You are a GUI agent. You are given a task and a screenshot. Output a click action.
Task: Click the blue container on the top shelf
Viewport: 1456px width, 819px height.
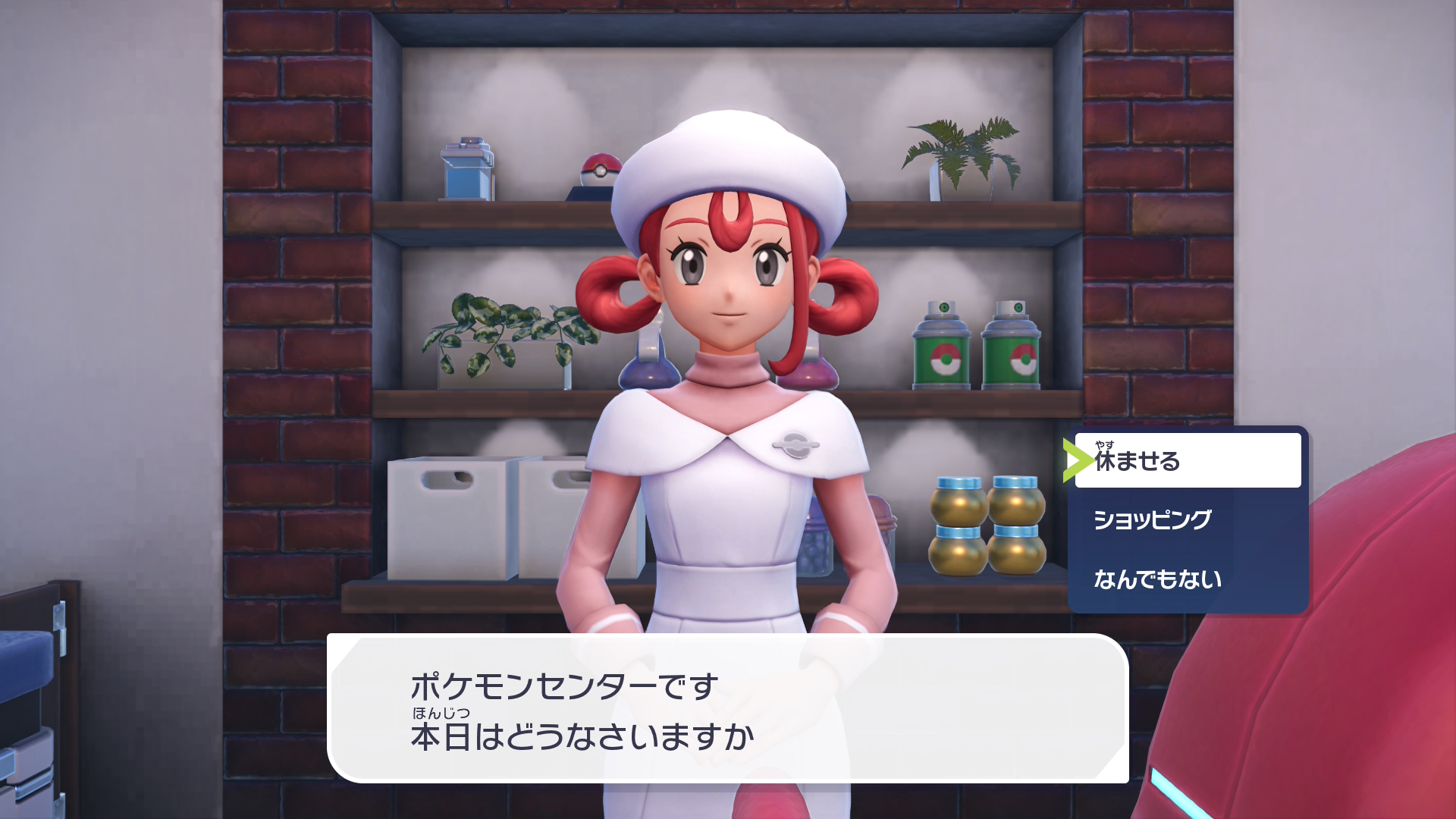point(466,168)
